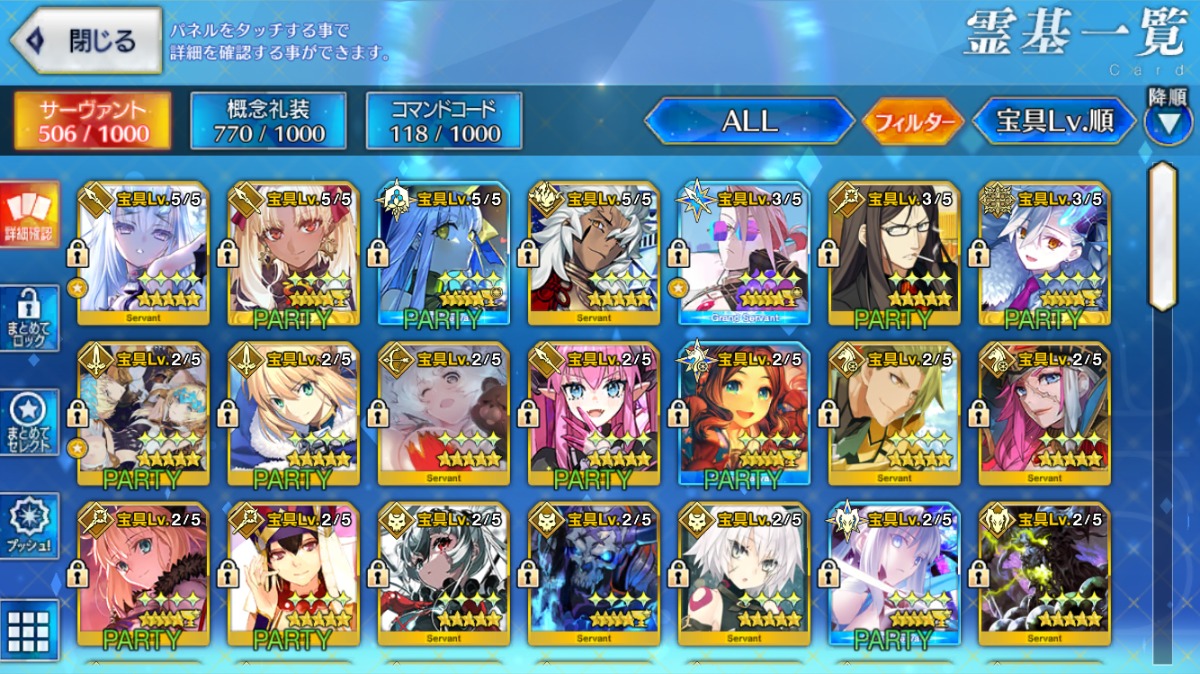Show the コマンドコード tab
The image size is (1200, 674).
tap(444, 121)
